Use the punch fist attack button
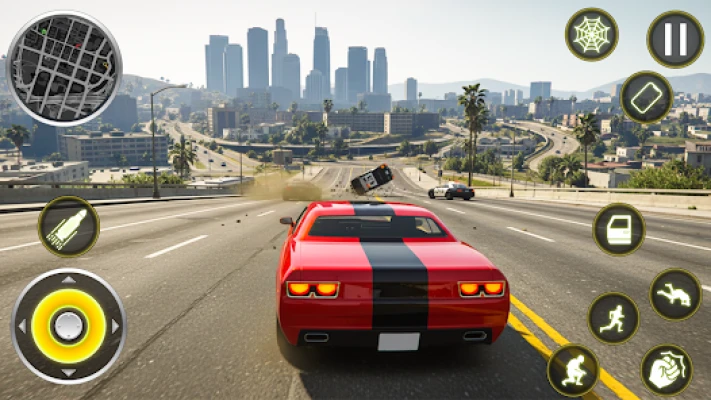This screenshot has height=400, width=711. (666, 370)
